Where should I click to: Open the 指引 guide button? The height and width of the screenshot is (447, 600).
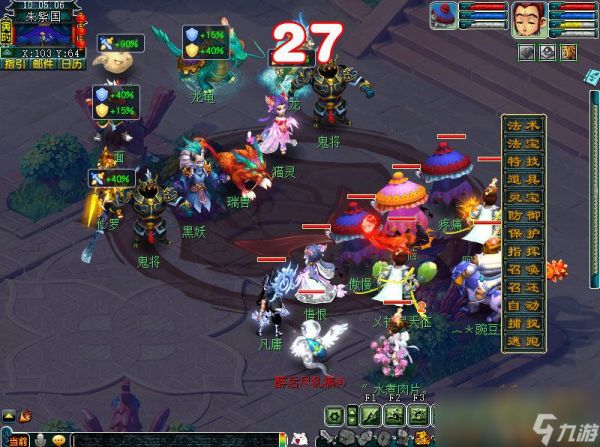15,65
